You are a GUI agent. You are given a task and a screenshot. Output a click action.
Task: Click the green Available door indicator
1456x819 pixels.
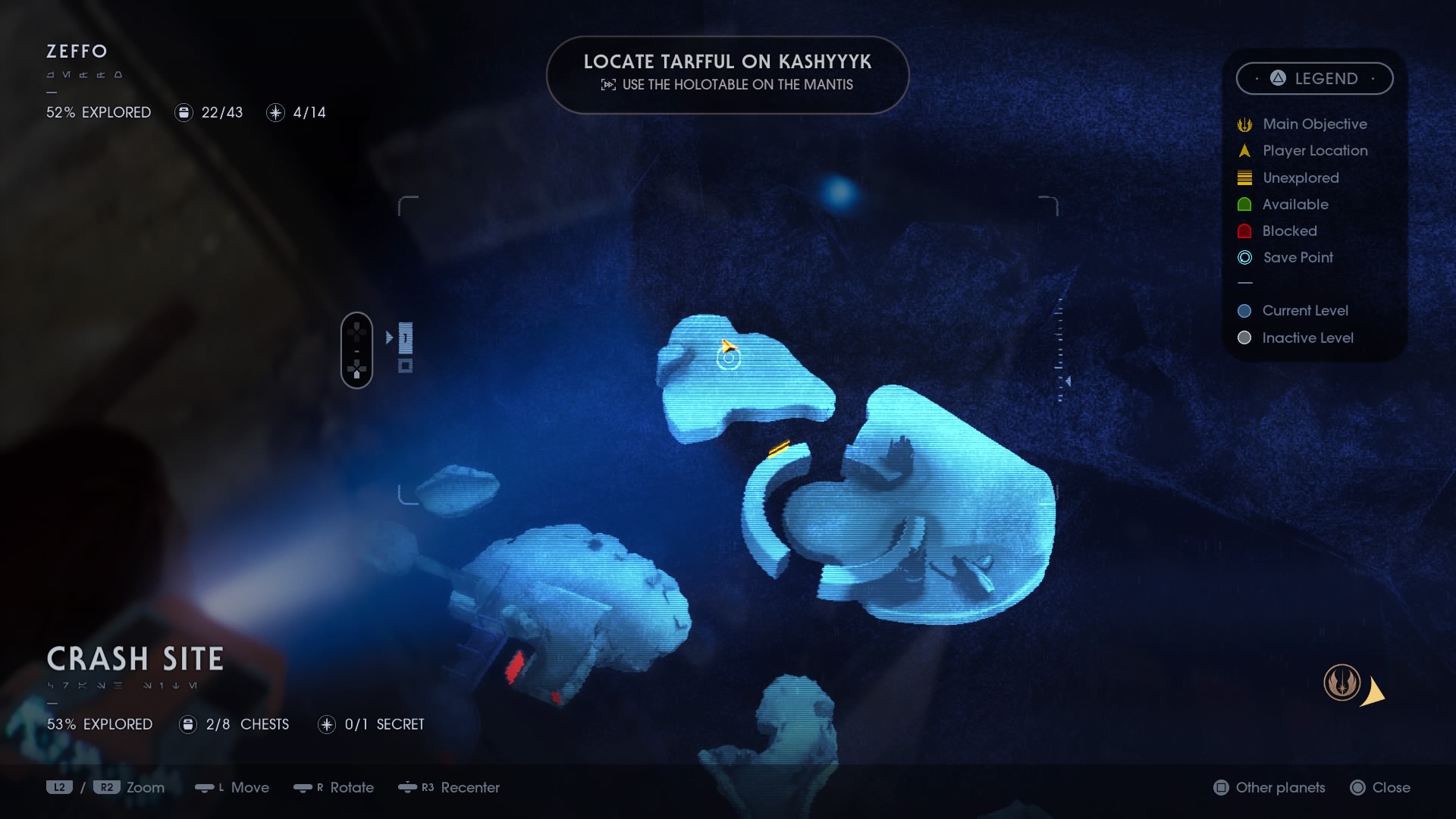coord(1244,204)
